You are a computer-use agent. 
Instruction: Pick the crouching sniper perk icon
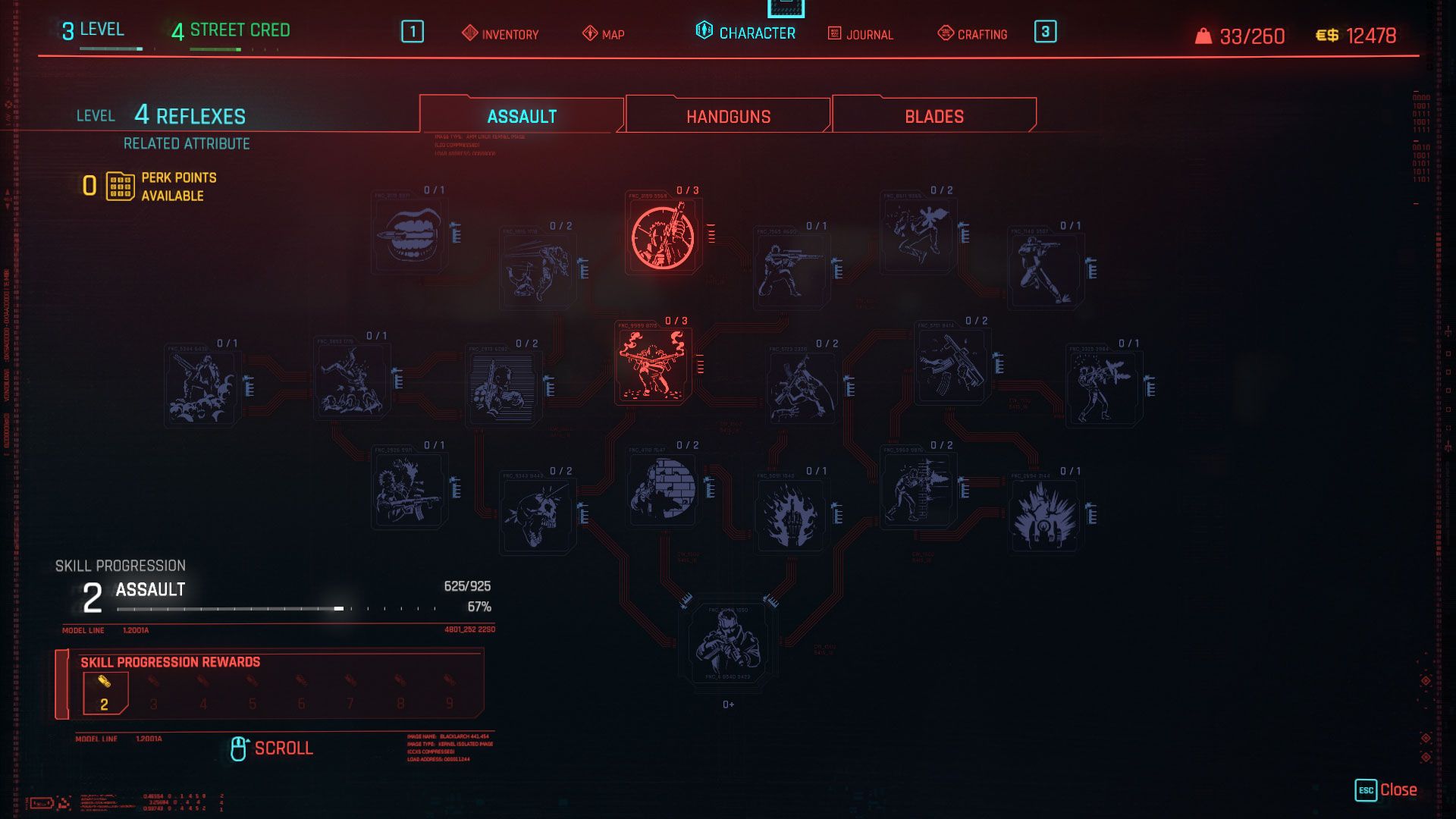point(790,270)
